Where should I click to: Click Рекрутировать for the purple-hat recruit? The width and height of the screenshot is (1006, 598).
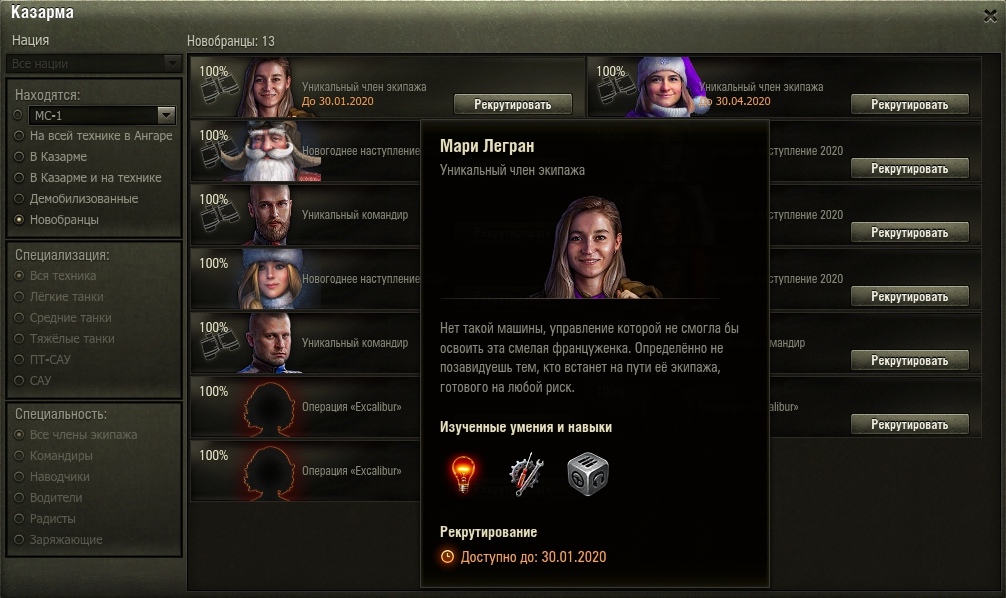click(x=909, y=104)
